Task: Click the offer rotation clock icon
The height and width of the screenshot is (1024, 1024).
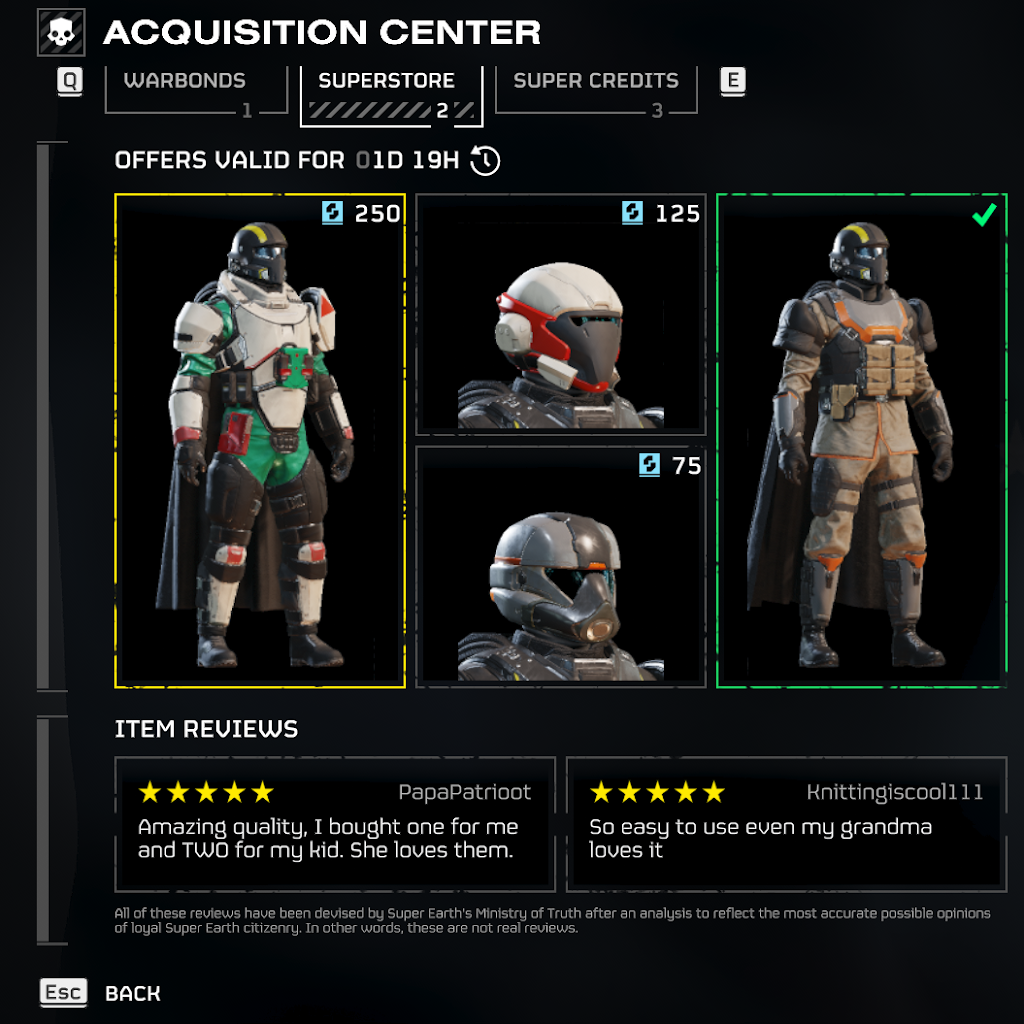Action: (485, 160)
